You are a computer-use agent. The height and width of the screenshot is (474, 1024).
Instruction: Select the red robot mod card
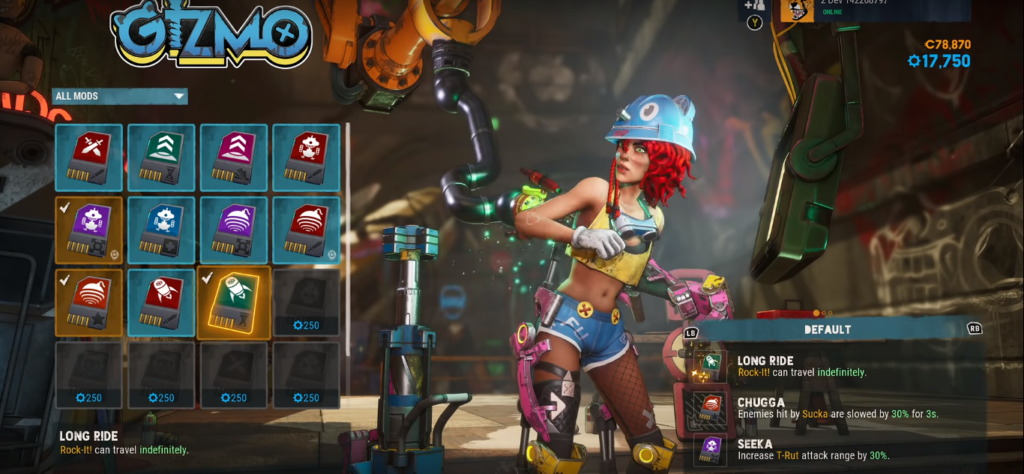[306, 157]
